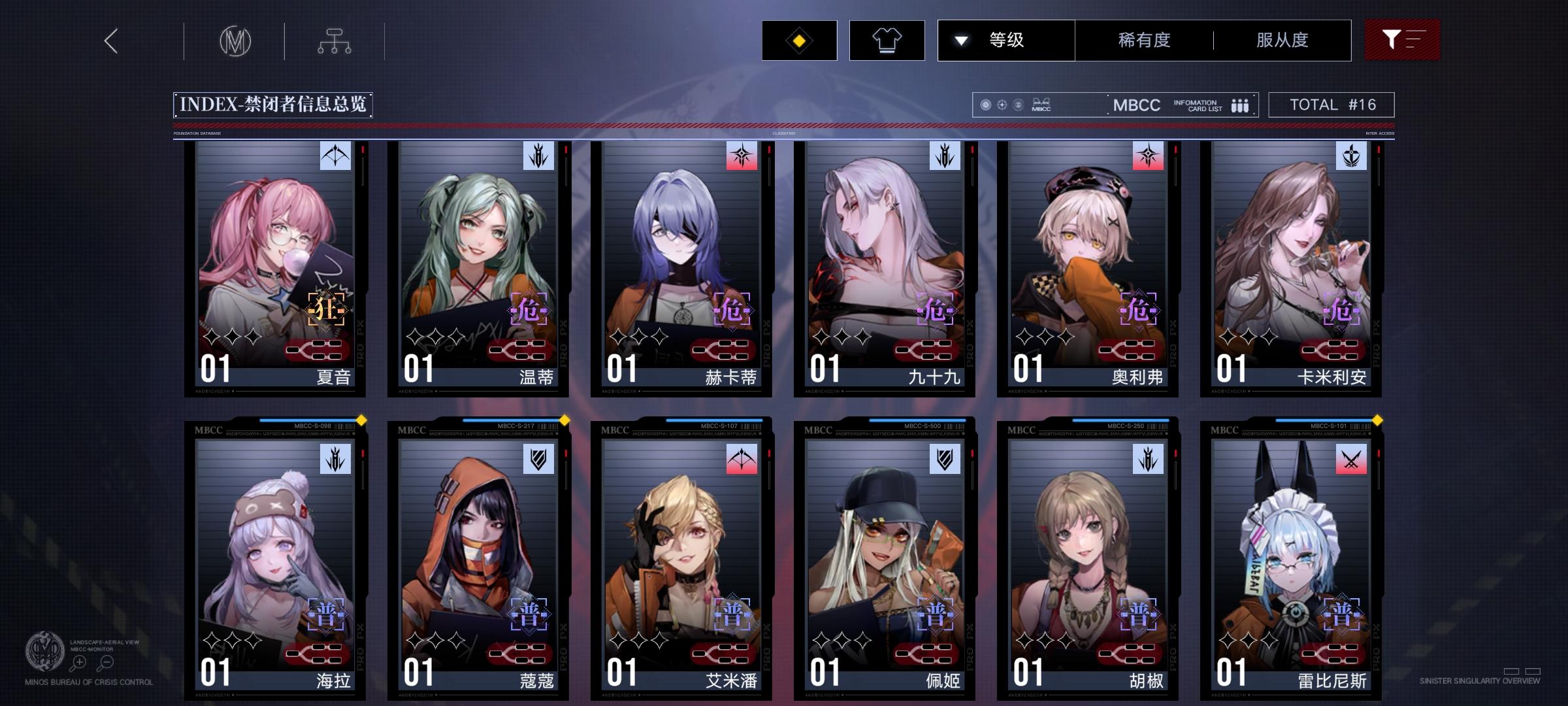The width and height of the screenshot is (1568, 706).
Task: Select the yellow diamond display mode icon
Action: tap(799, 40)
